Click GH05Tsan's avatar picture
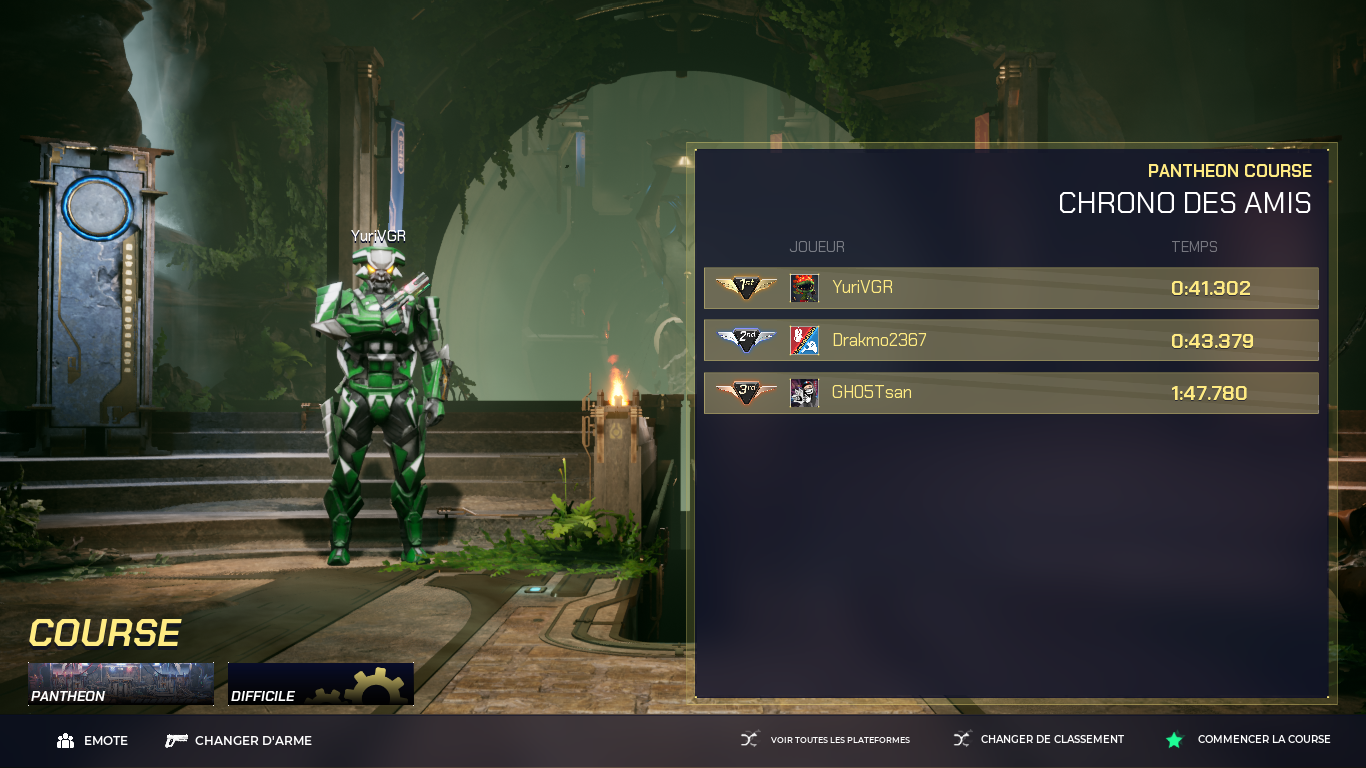 [804, 393]
